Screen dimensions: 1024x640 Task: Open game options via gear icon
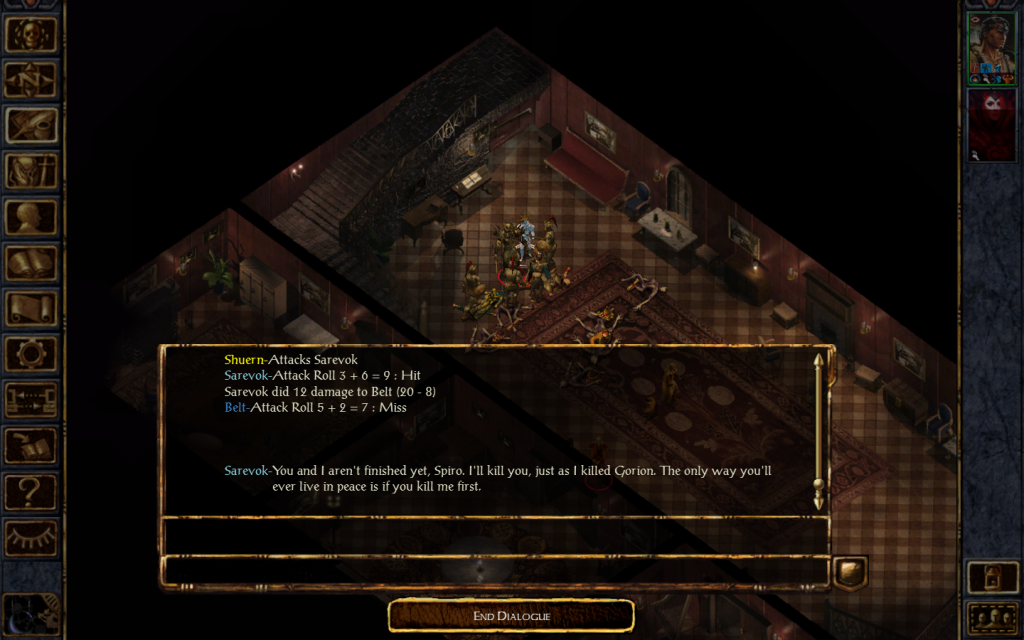(31, 354)
